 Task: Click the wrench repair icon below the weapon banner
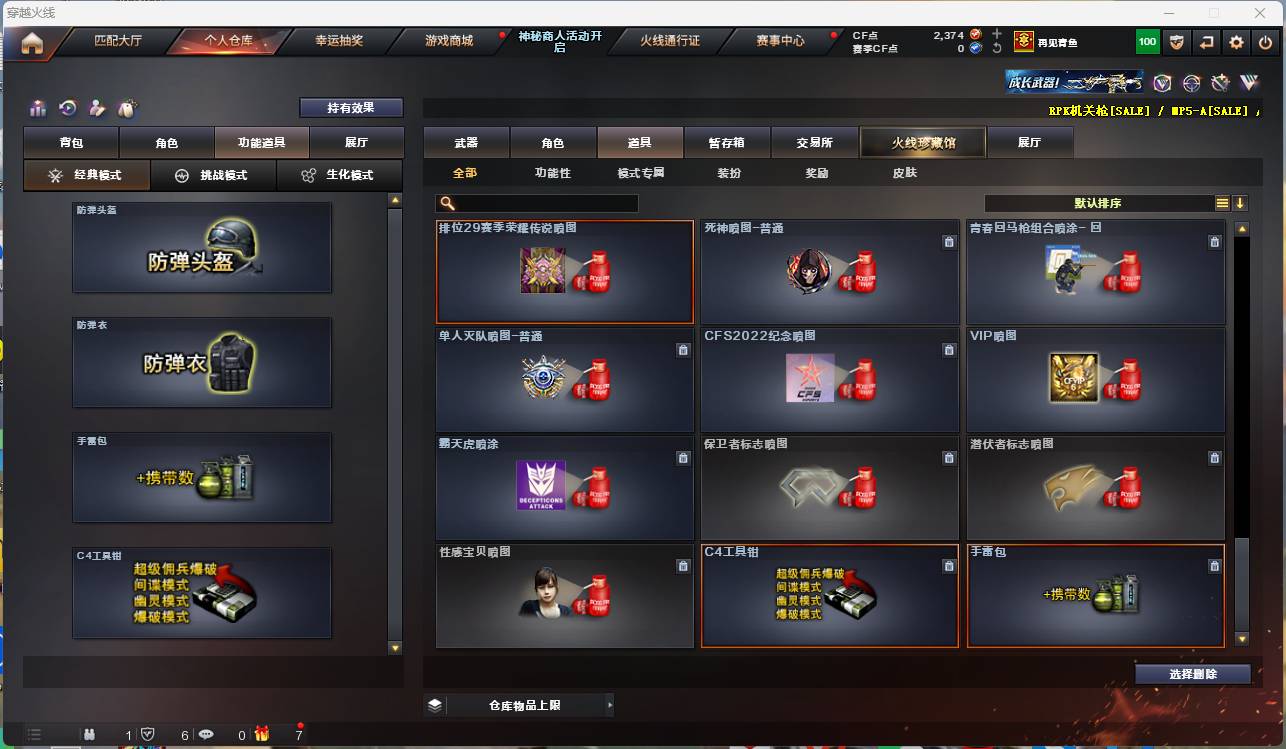1220,83
